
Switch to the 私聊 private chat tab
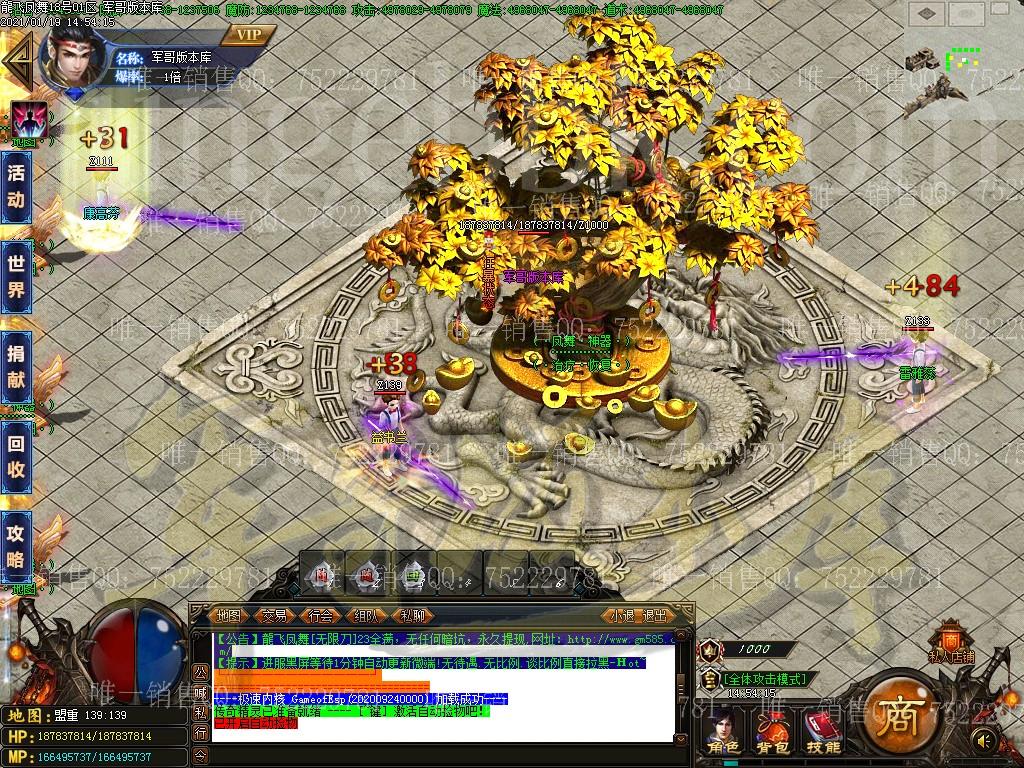pyautogui.click(x=412, y=616)
